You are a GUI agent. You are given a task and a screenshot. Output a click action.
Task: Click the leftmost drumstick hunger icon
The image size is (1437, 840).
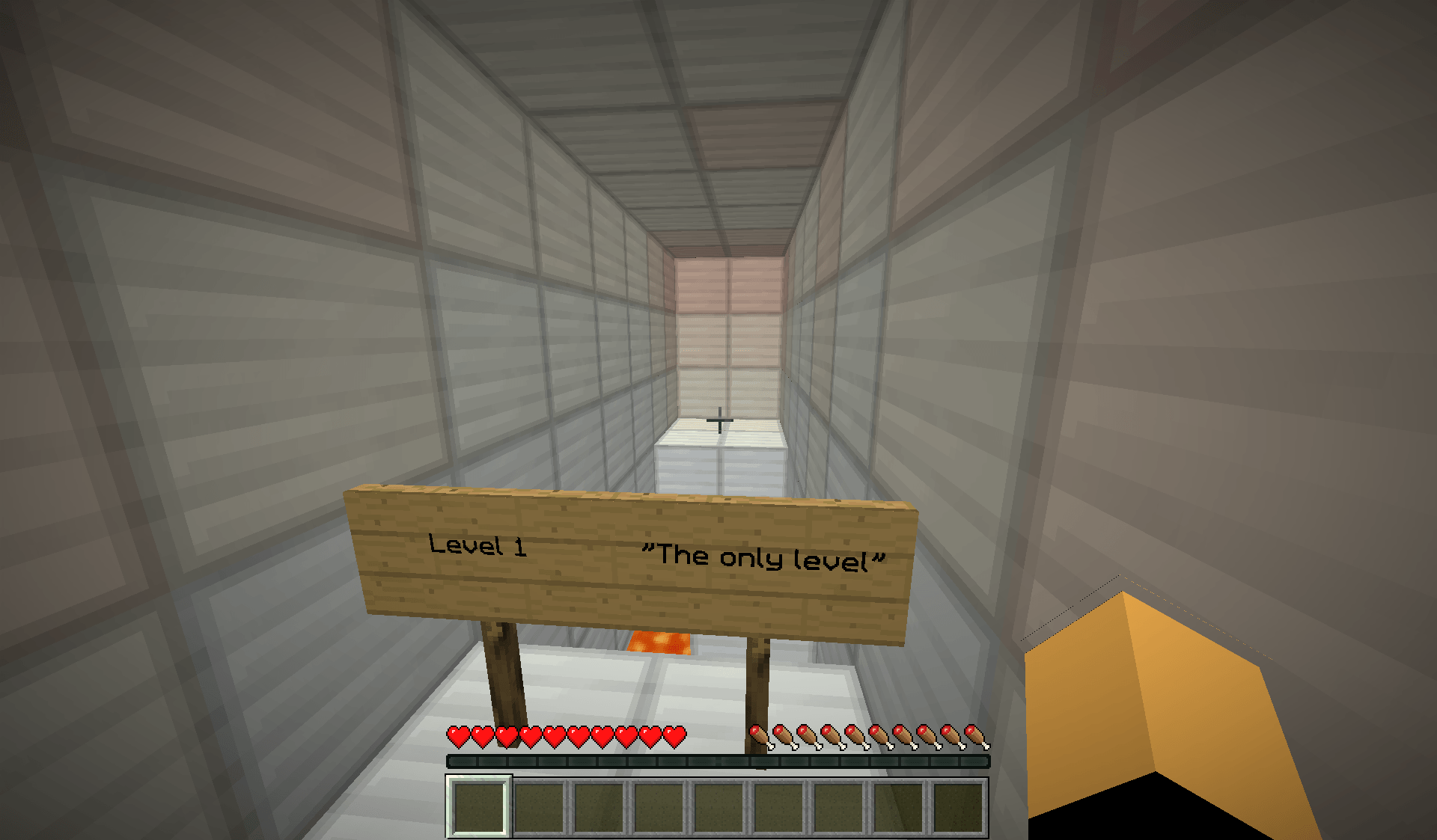point(762,735)
